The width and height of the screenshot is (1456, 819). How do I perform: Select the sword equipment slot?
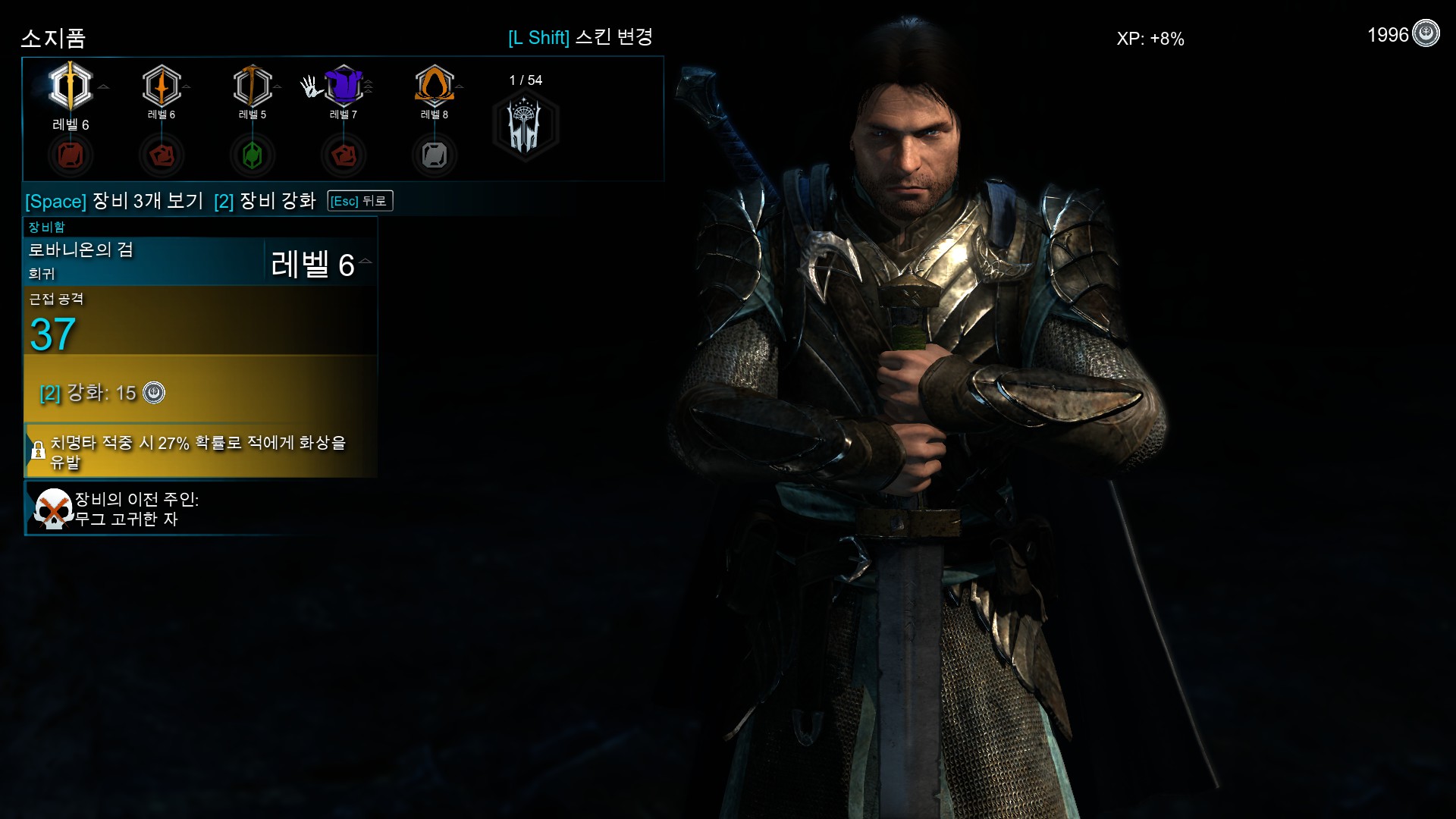pyautogui.click(x=71, y=86)
